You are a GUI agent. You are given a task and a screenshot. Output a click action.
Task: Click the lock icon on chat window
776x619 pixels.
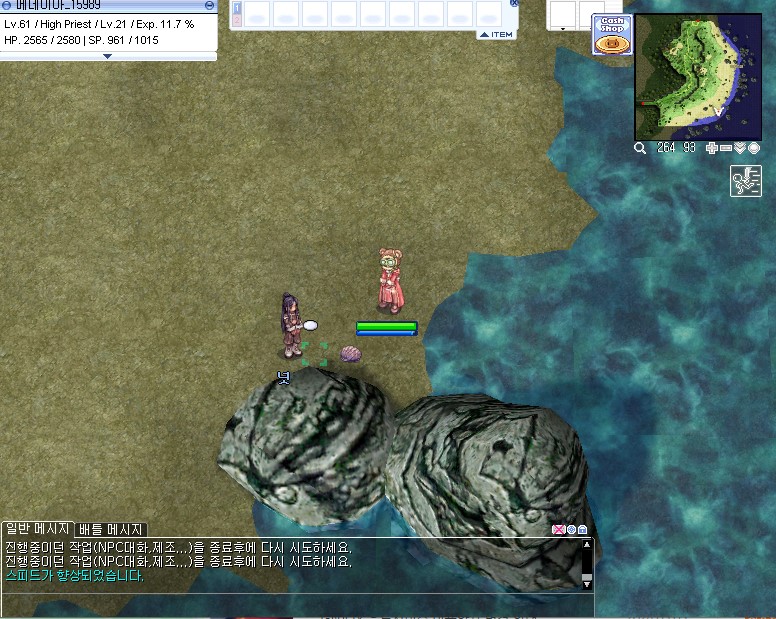(x=582, y=530)
